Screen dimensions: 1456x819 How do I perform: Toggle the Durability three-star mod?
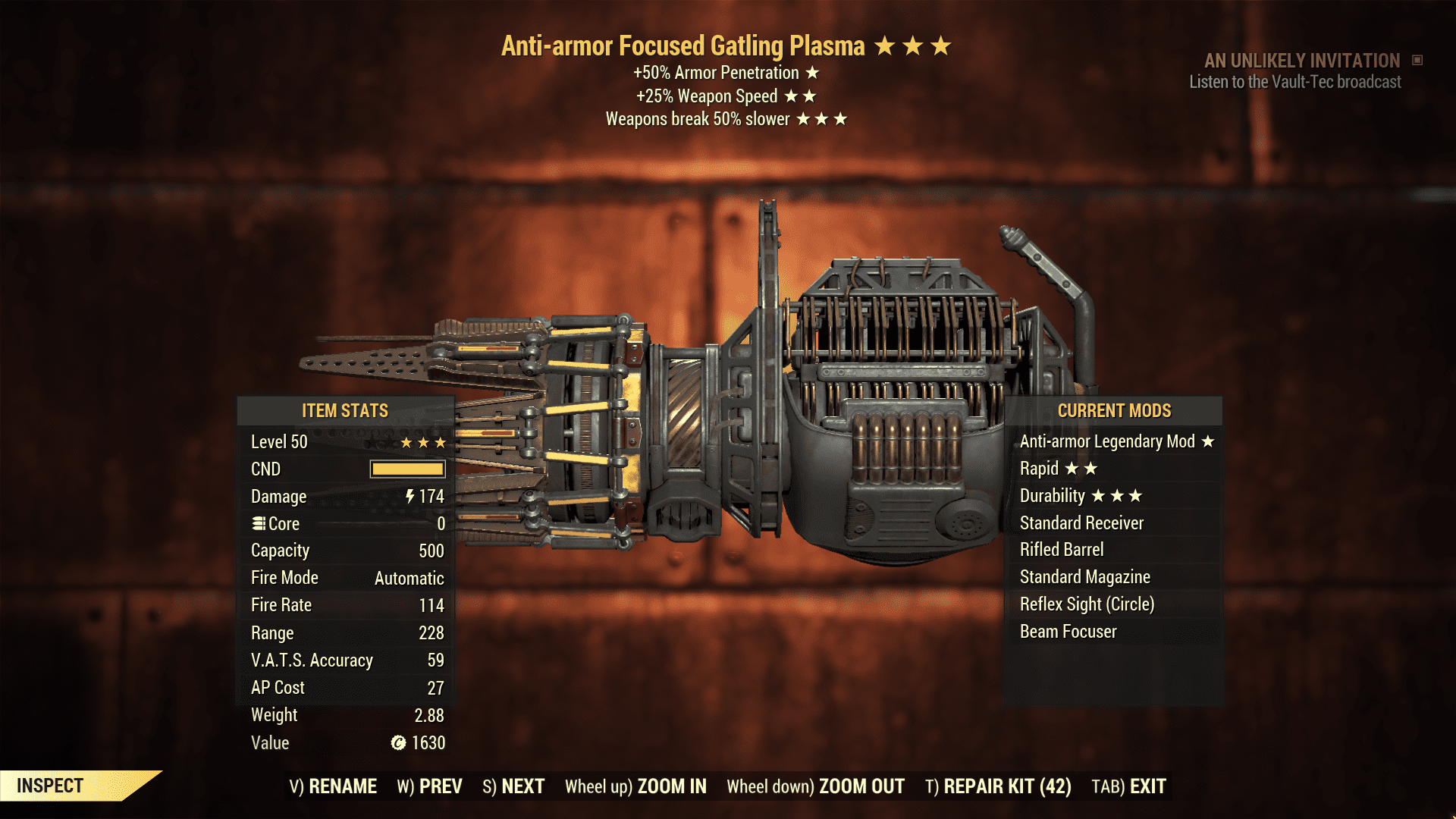pyautogui.click(x=1077, y=496)
